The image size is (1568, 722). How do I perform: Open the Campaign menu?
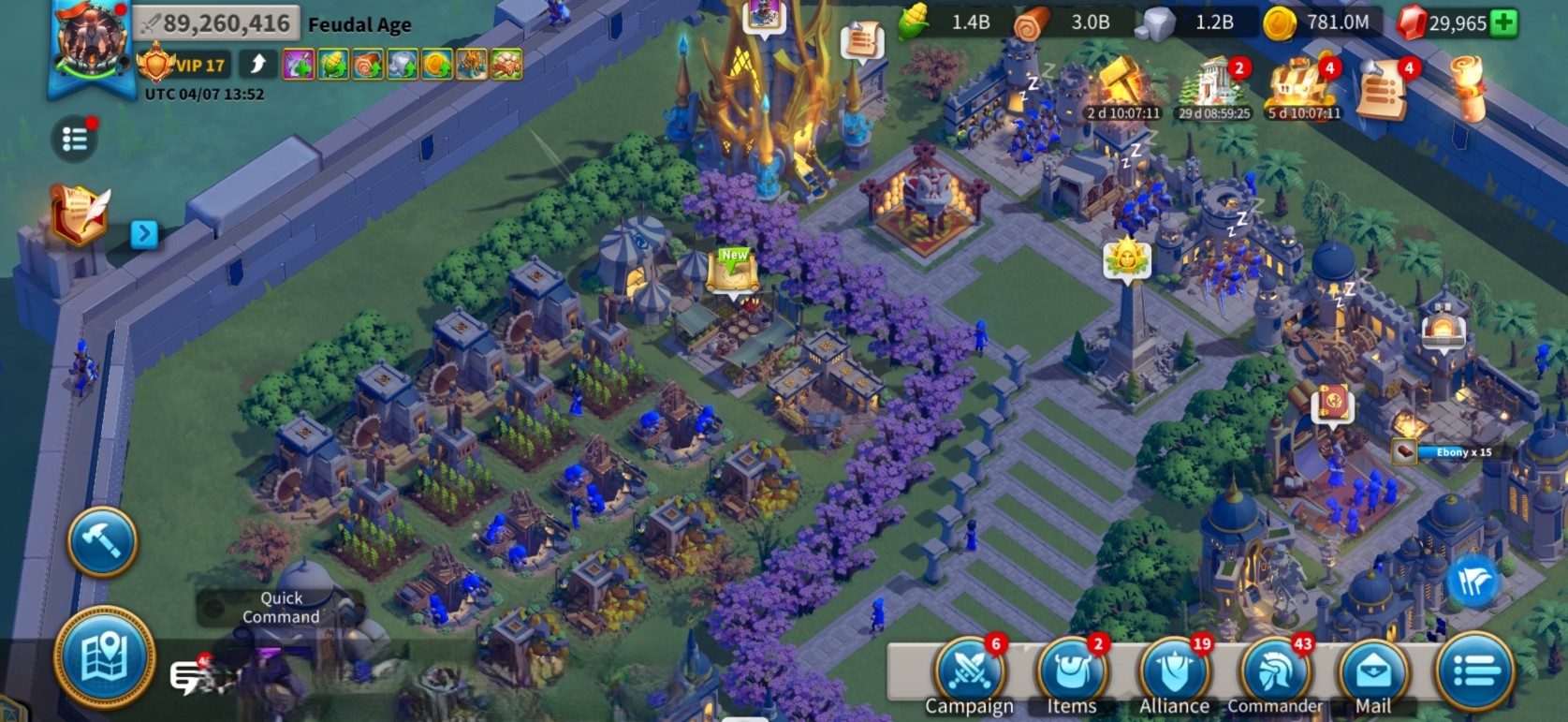pos(968,672)
